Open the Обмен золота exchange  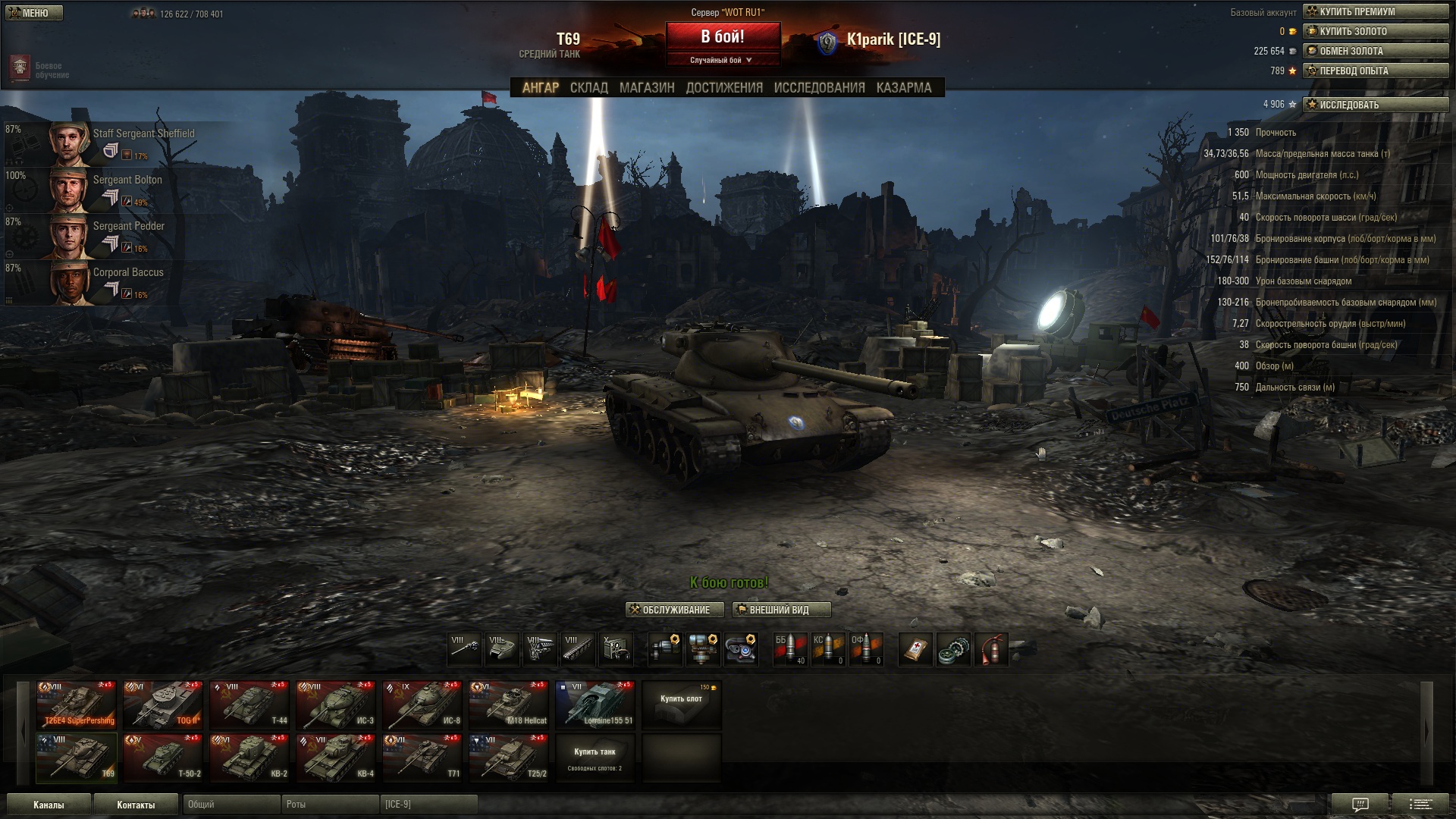[1375, 51]
